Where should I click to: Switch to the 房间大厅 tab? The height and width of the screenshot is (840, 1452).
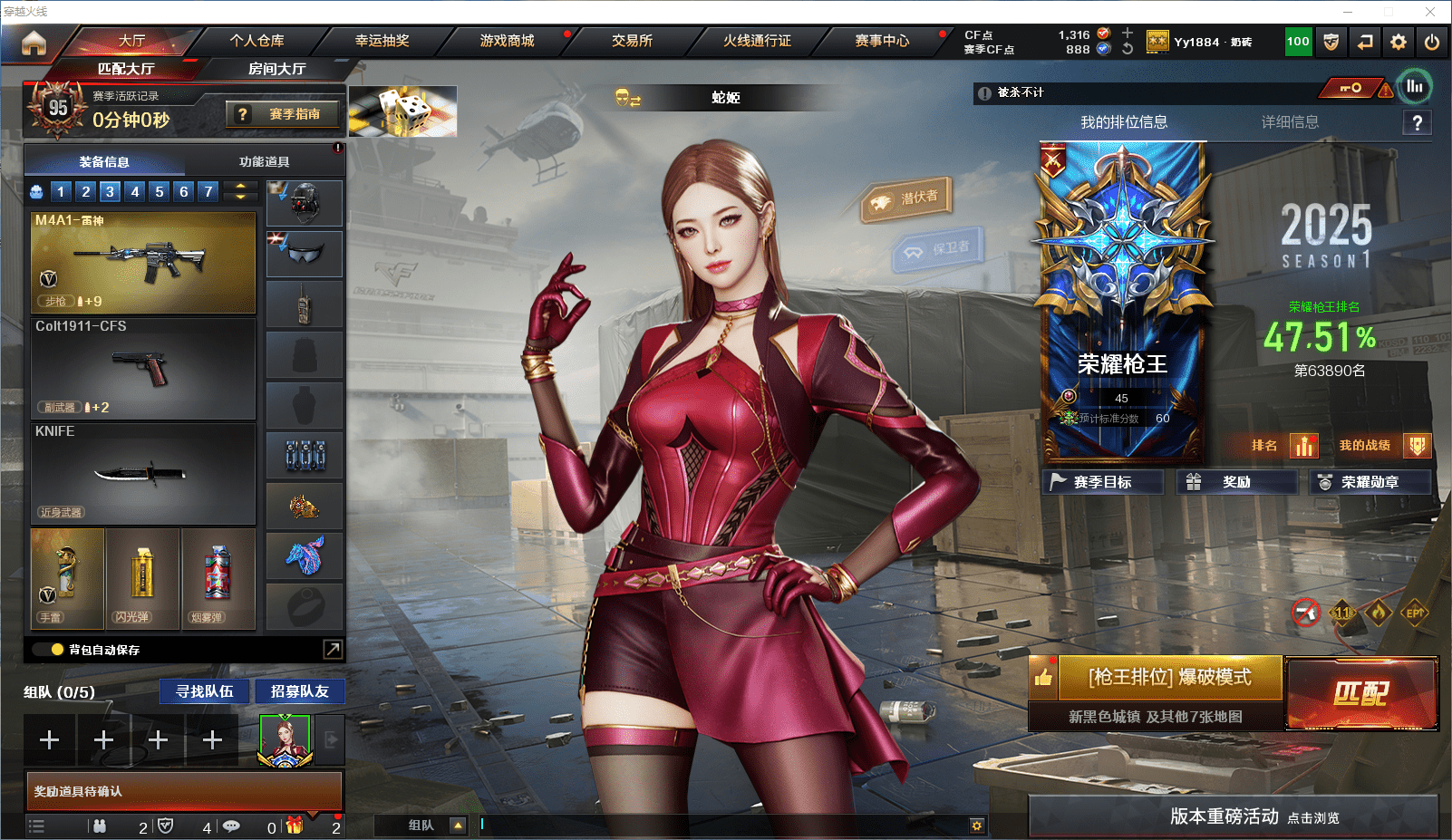(x=276, y=69)
